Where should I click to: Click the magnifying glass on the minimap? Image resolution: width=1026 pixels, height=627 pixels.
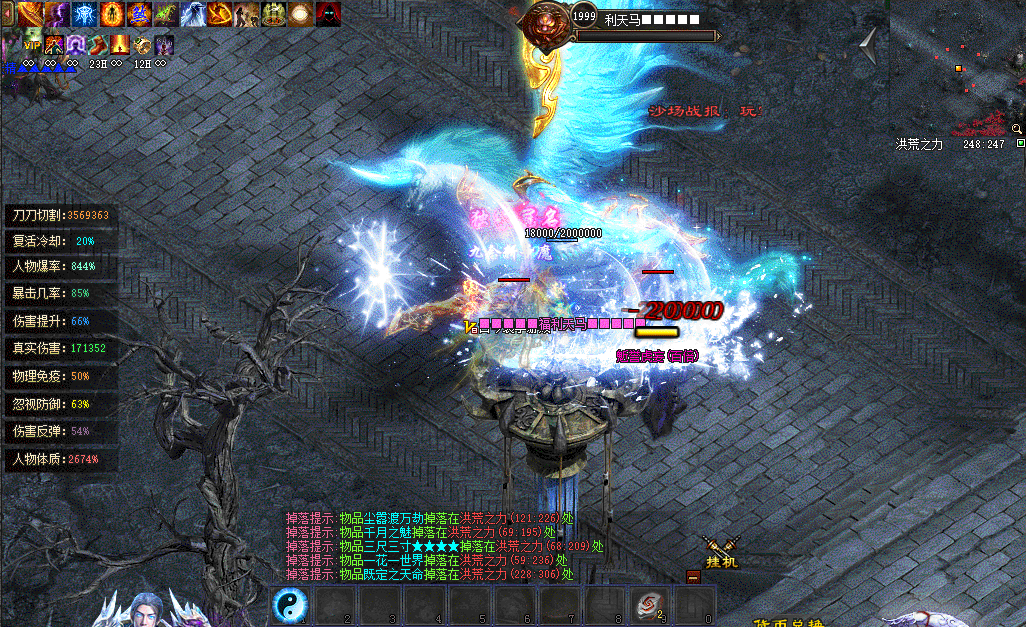pyautogui.click(x=1017, y=129)
